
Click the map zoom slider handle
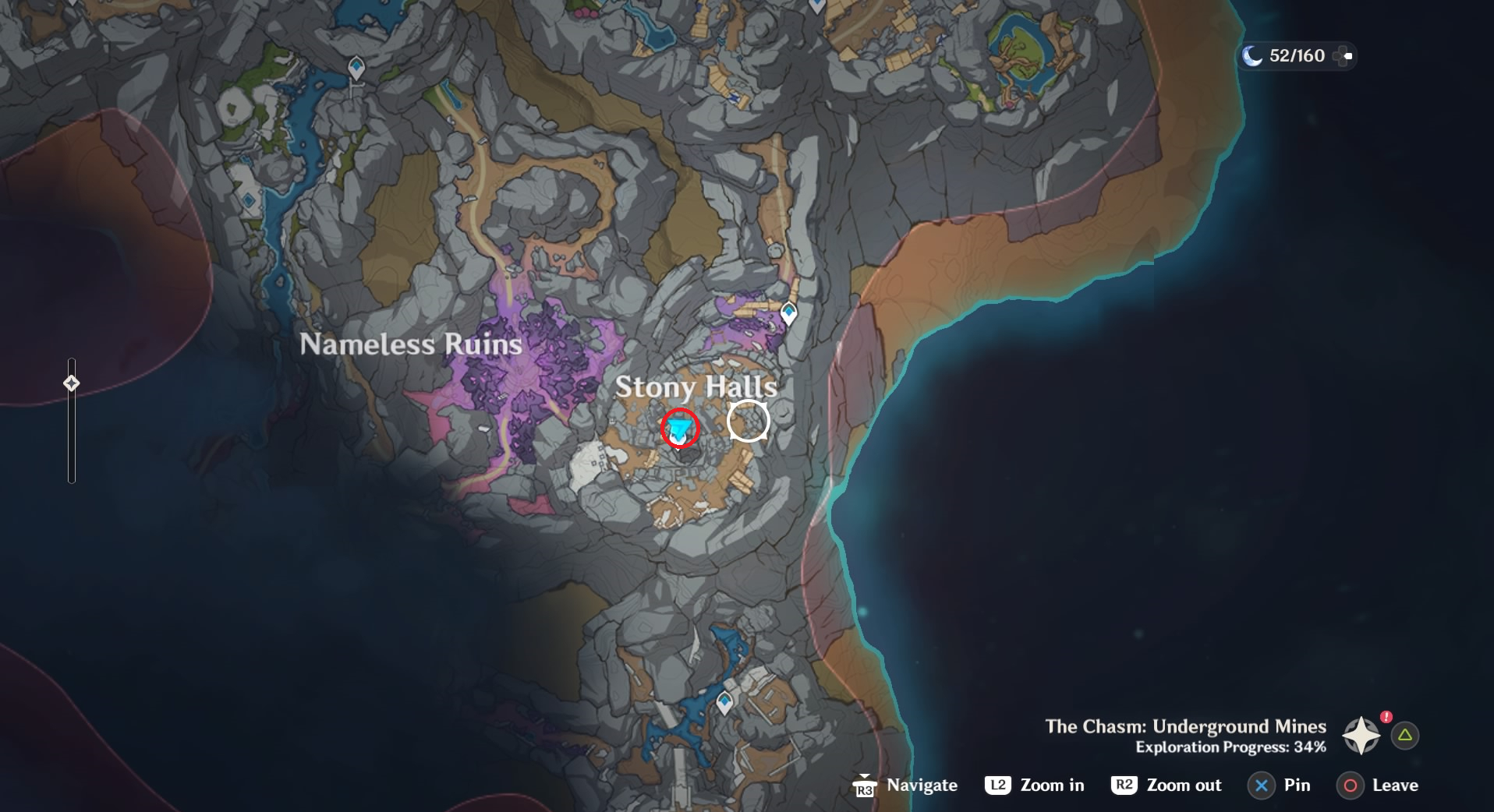coord(72,383)
